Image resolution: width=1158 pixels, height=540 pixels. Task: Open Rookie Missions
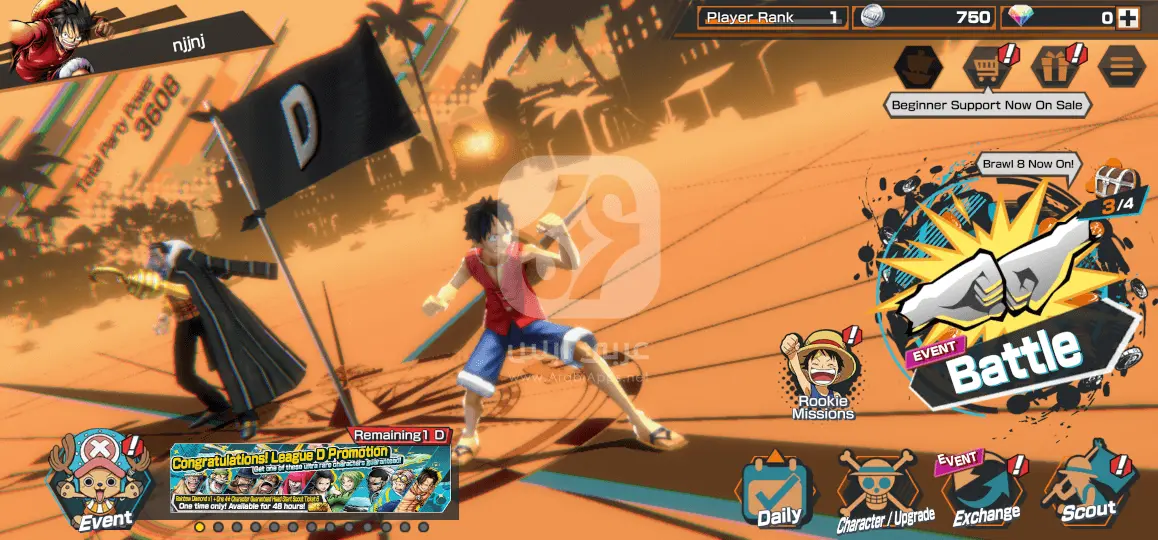coord(823,375)
